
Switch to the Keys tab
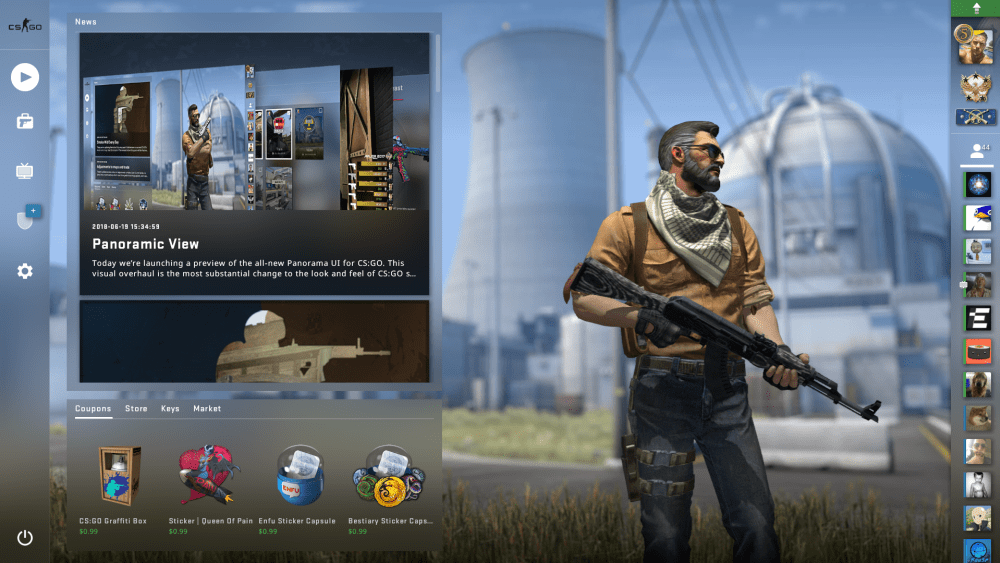point(170,409)
